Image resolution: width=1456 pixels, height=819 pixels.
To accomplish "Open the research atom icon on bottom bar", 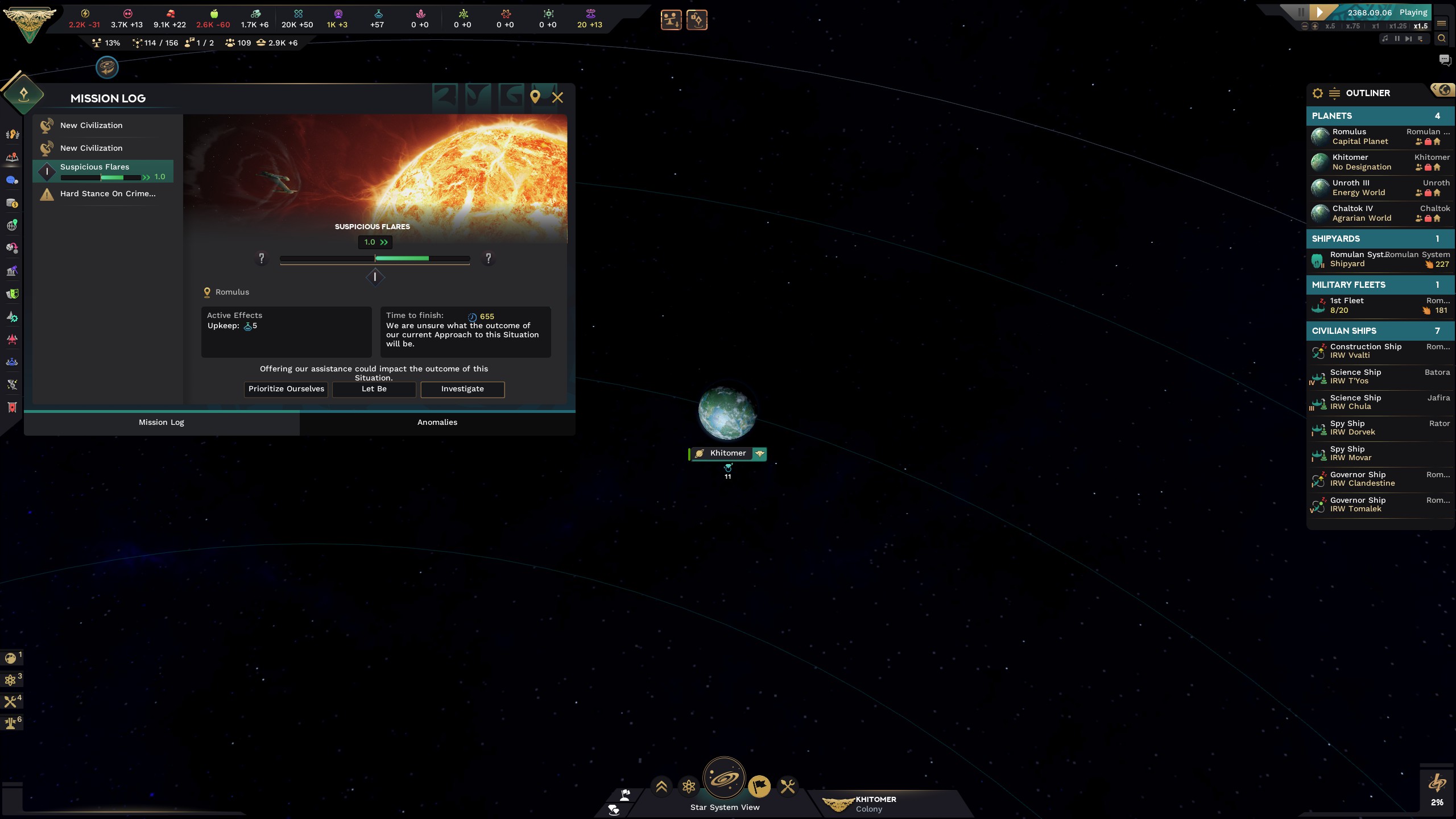I will click(x=689, y=787).
